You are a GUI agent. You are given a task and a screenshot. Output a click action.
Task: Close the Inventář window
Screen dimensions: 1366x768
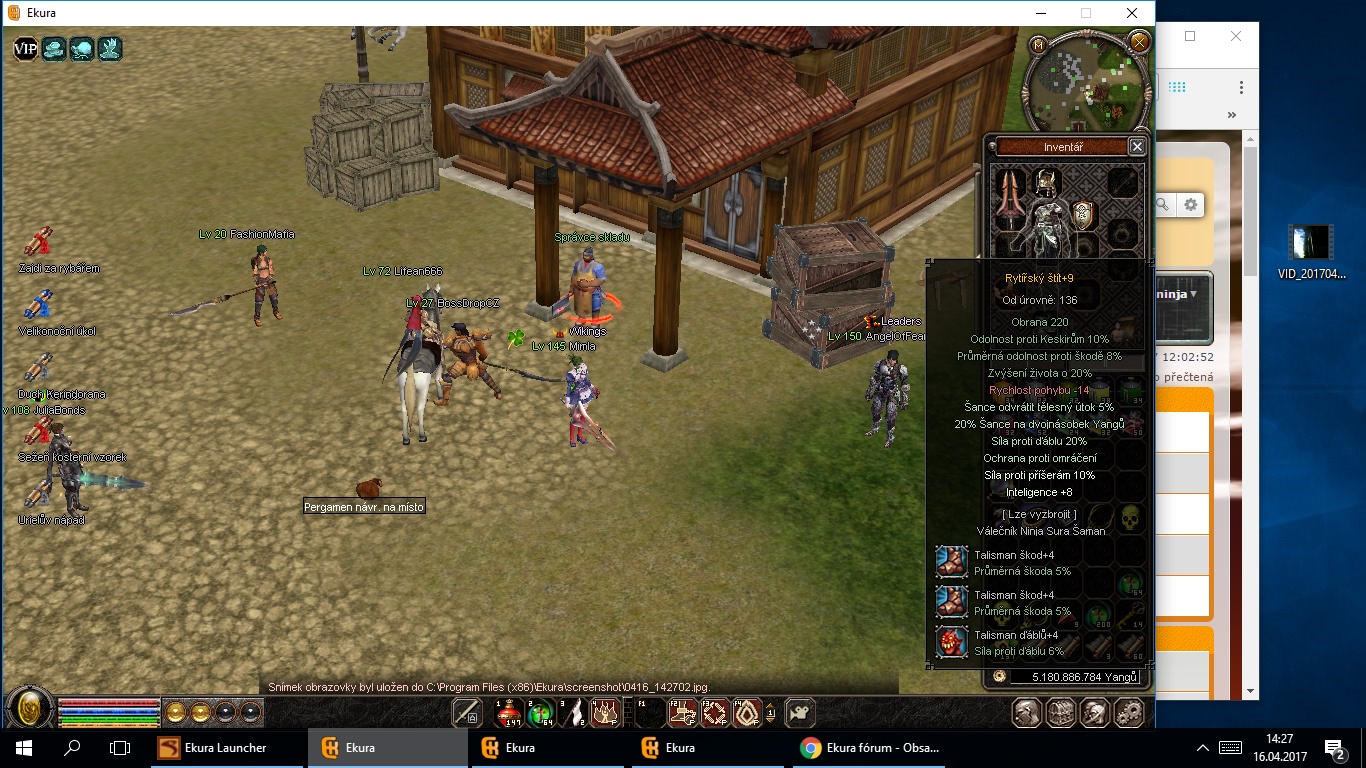tap(1137, 147)
